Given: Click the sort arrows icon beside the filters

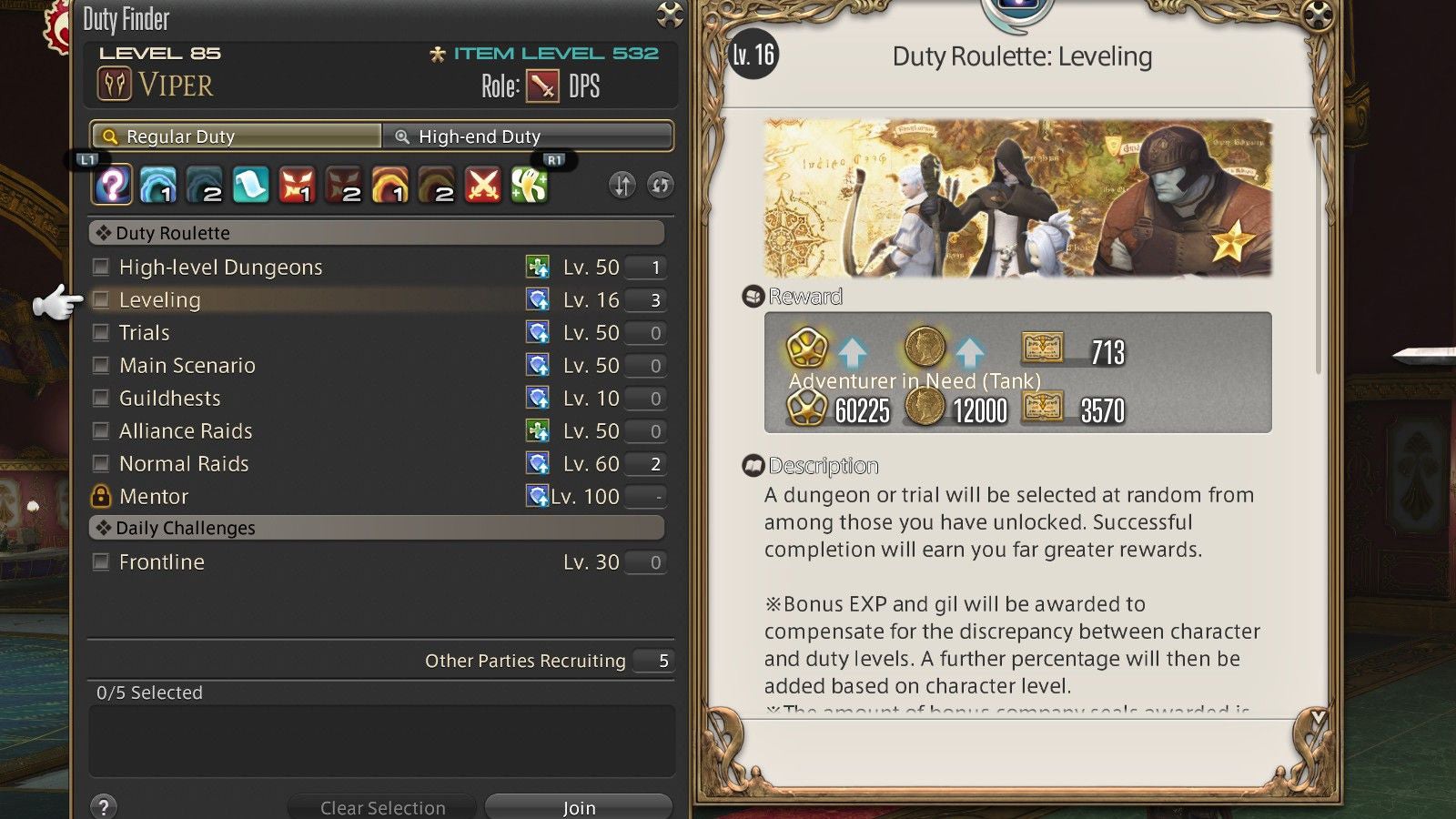Looking at the screenshot, I should pyautogui.click(x=622, y=185).
